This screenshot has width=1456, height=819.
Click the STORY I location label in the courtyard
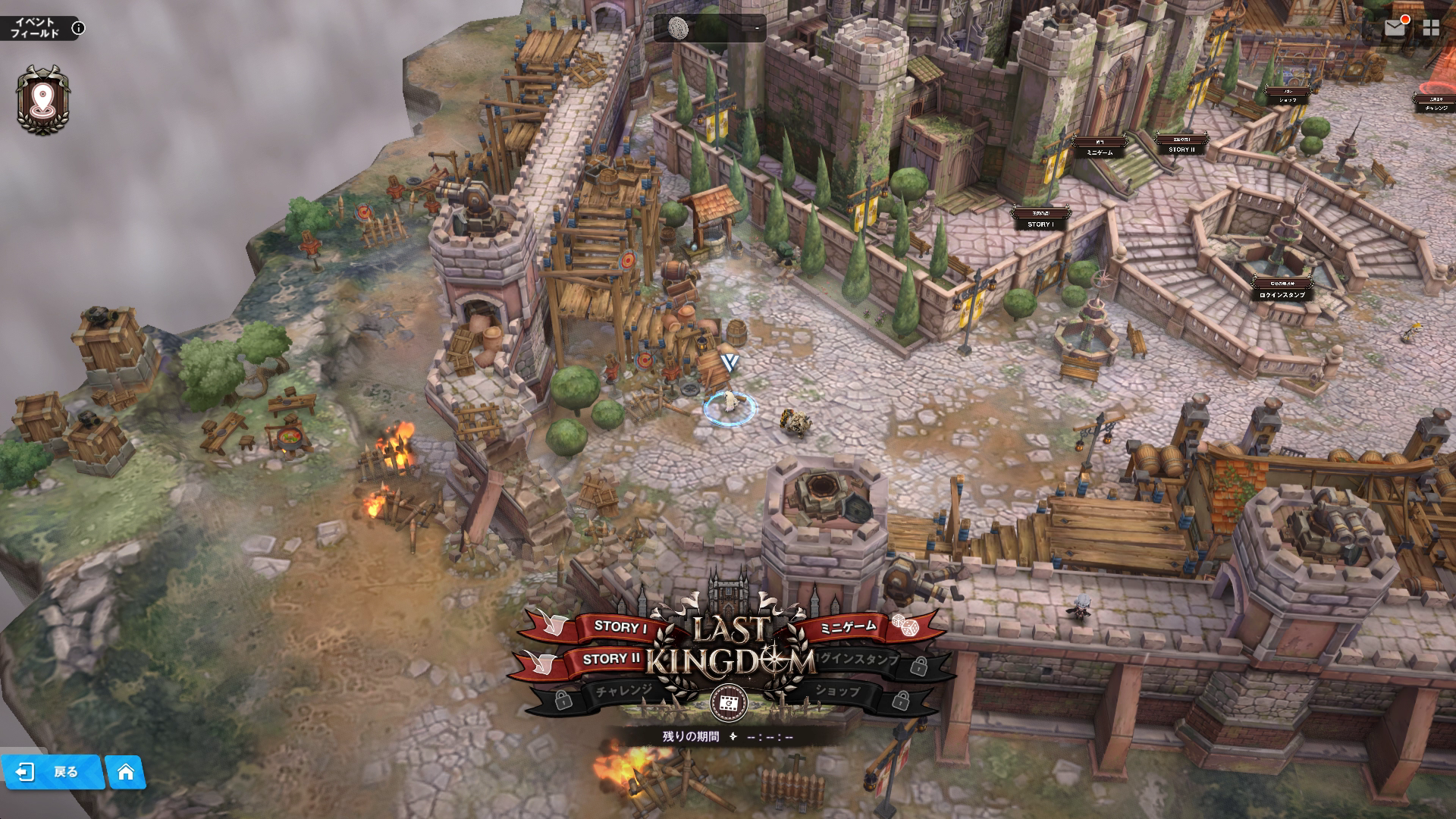pos(1040,224)
